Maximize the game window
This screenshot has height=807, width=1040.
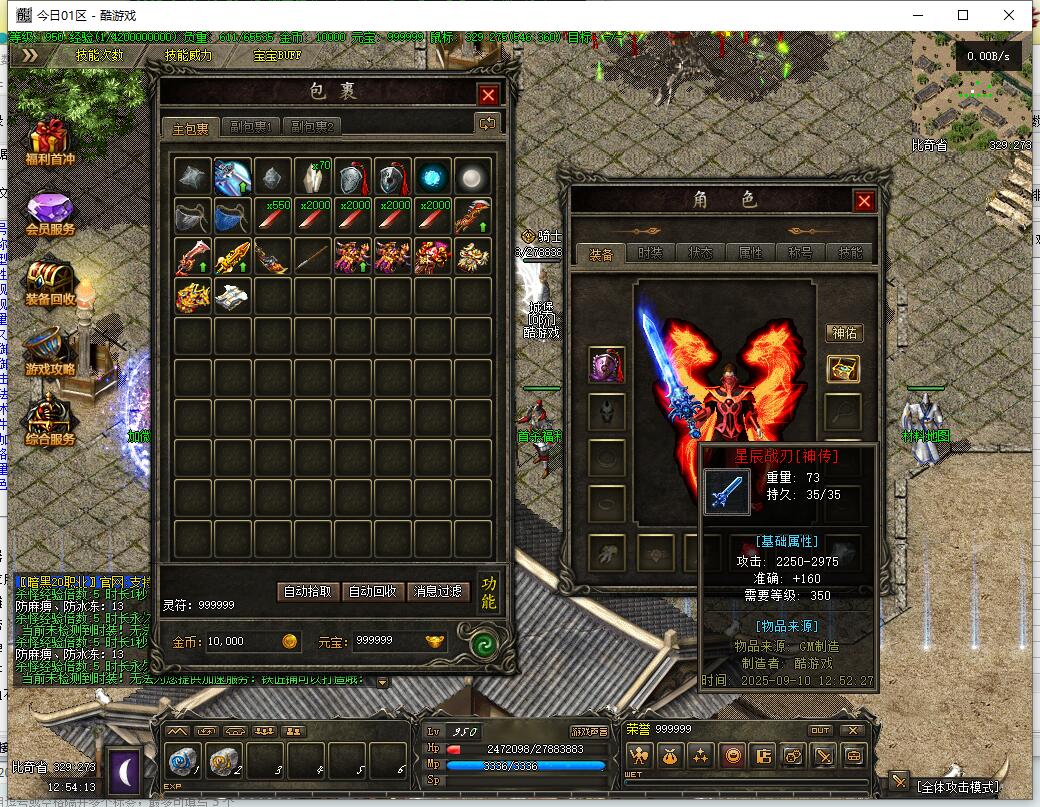coord(963,15)
